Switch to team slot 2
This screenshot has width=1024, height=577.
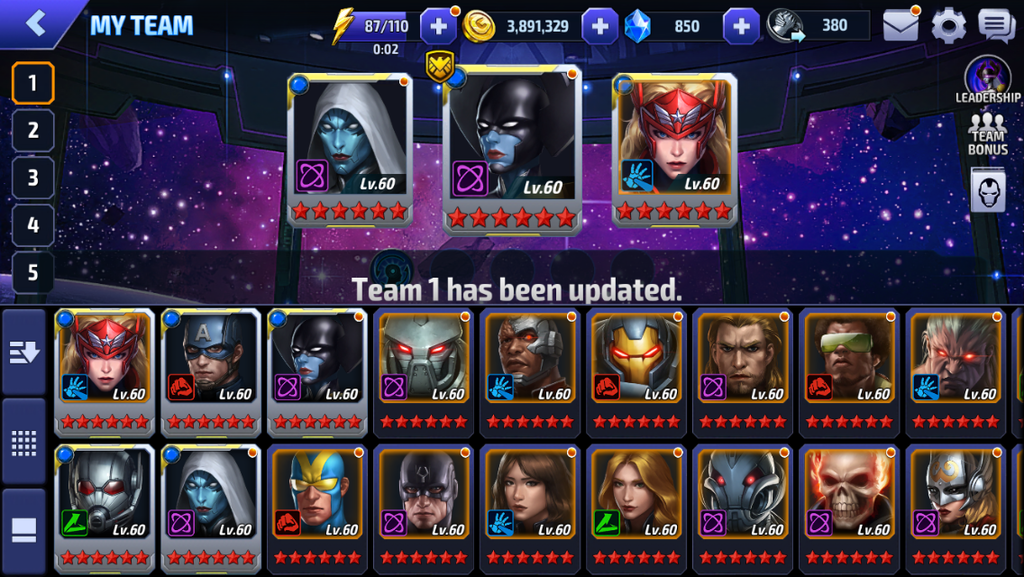point(33,130)
